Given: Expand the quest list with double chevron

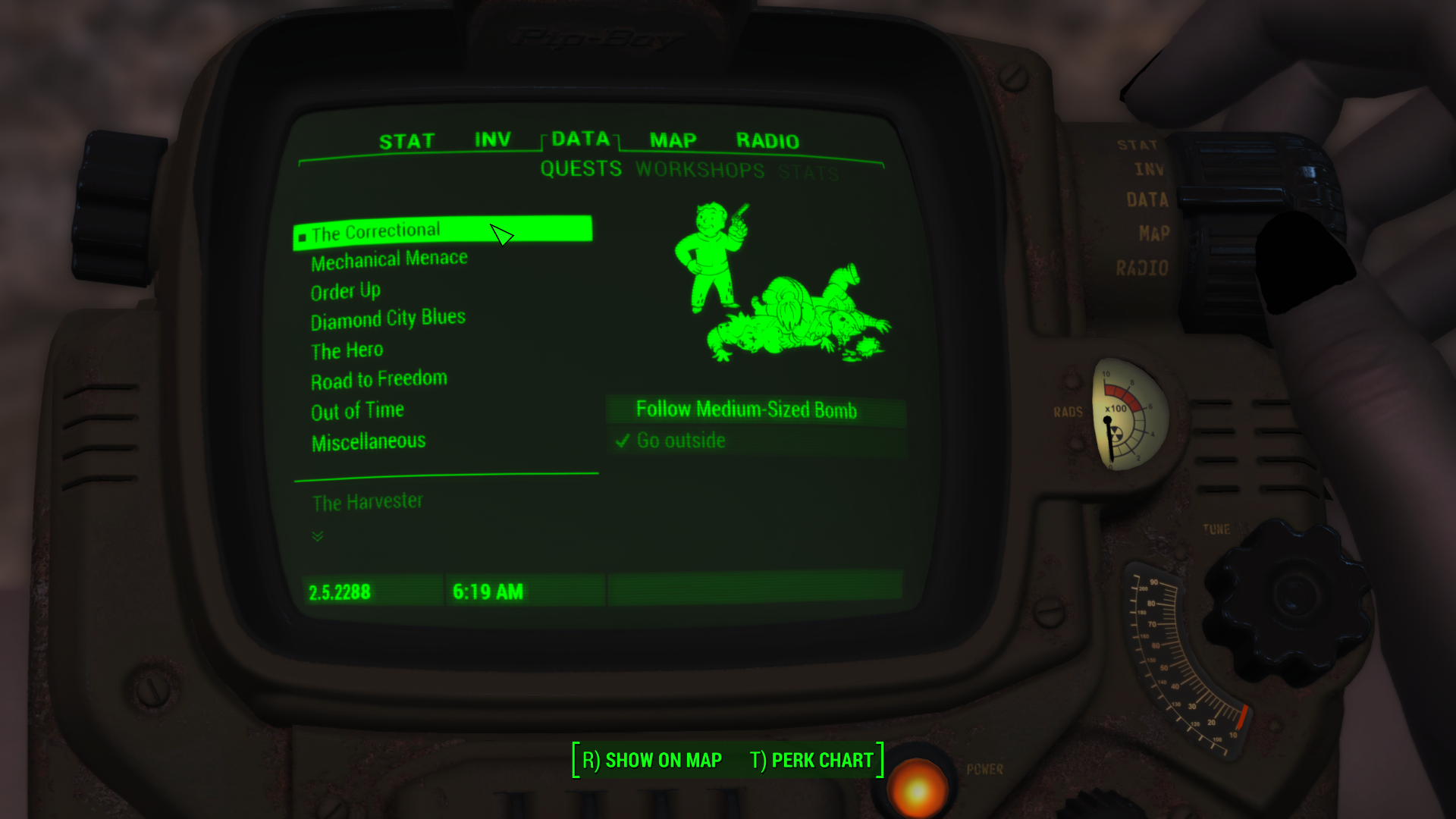Looking at the screenshot, I should (x=316, y=535).
